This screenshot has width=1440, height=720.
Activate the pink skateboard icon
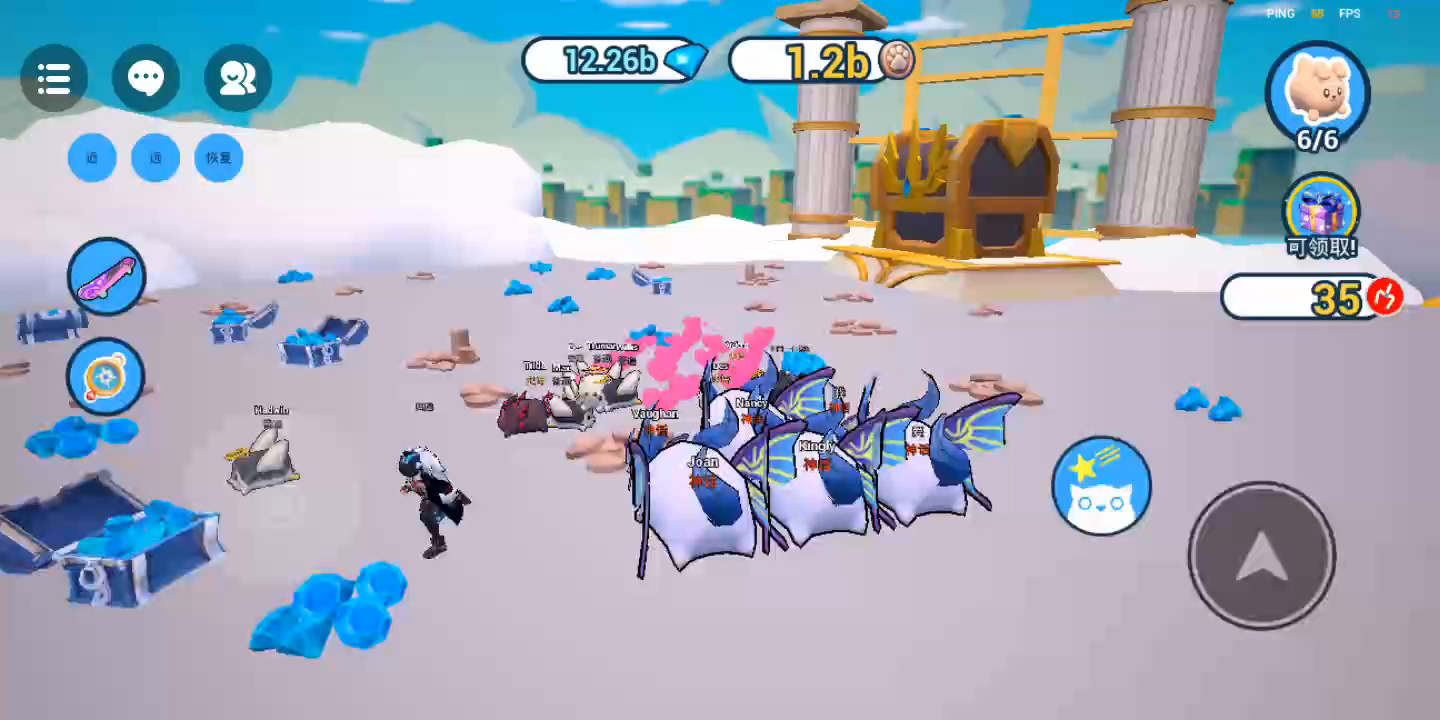click(106, 276)
